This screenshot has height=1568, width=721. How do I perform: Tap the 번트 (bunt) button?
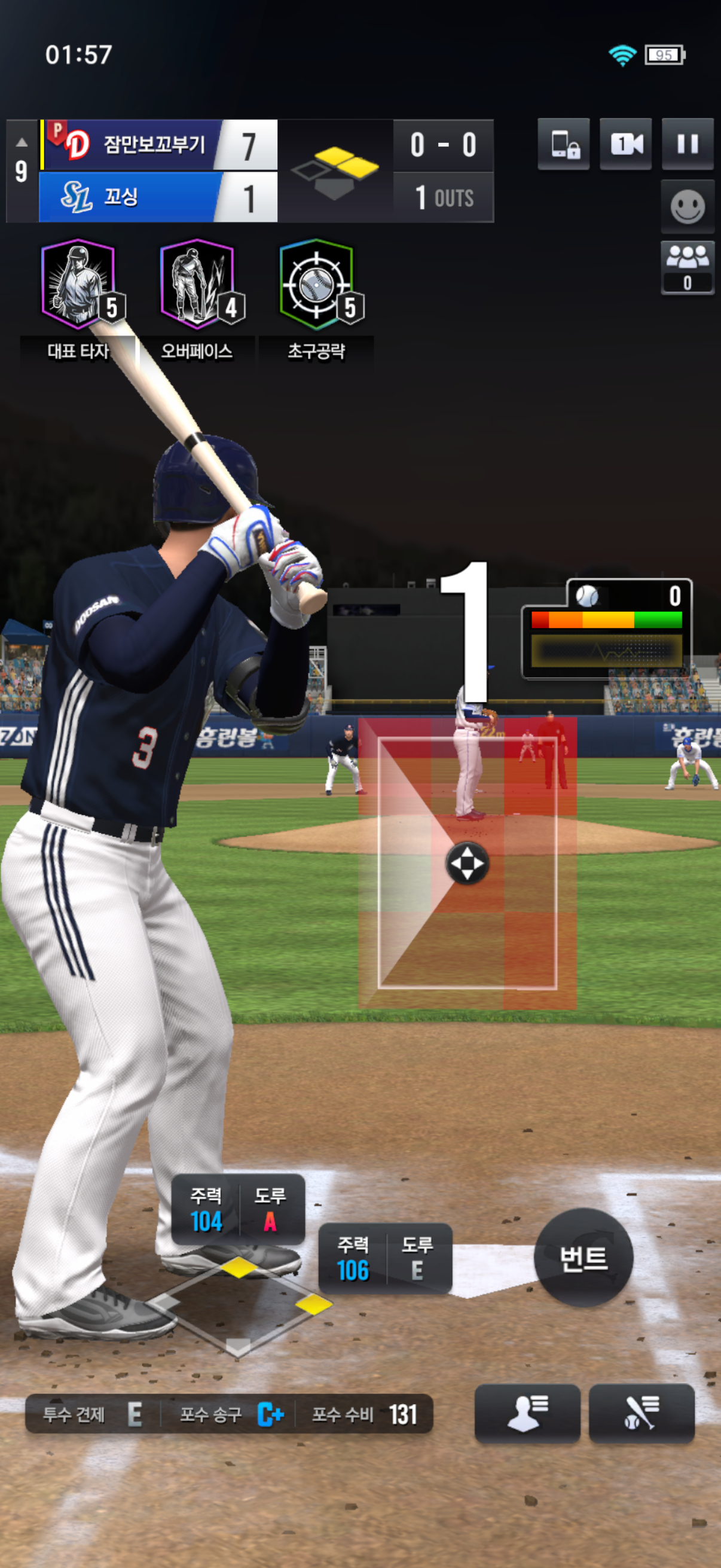[583, 1258]
